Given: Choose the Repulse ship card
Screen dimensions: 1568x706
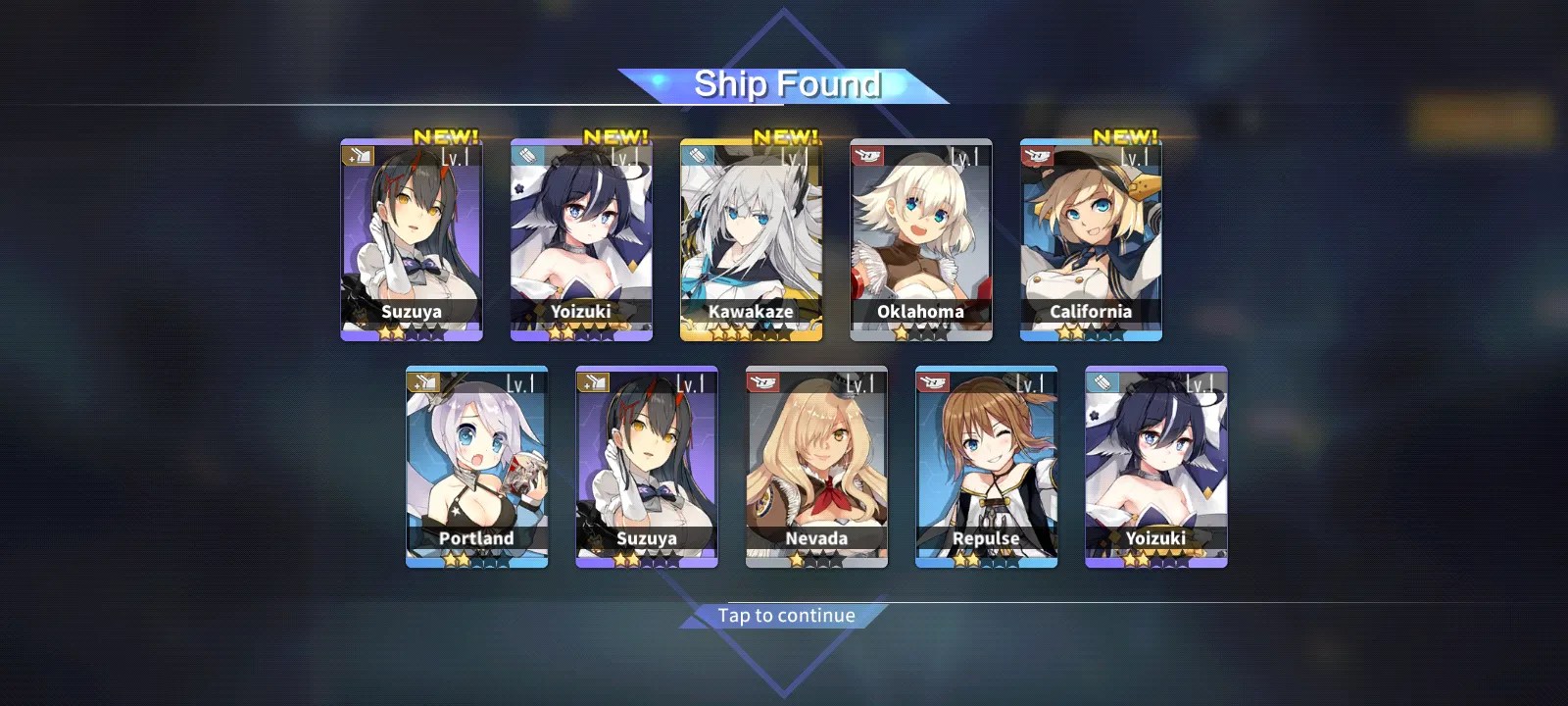Looking at the screenshot, I should pyautogui.click(x=986, y=467).
